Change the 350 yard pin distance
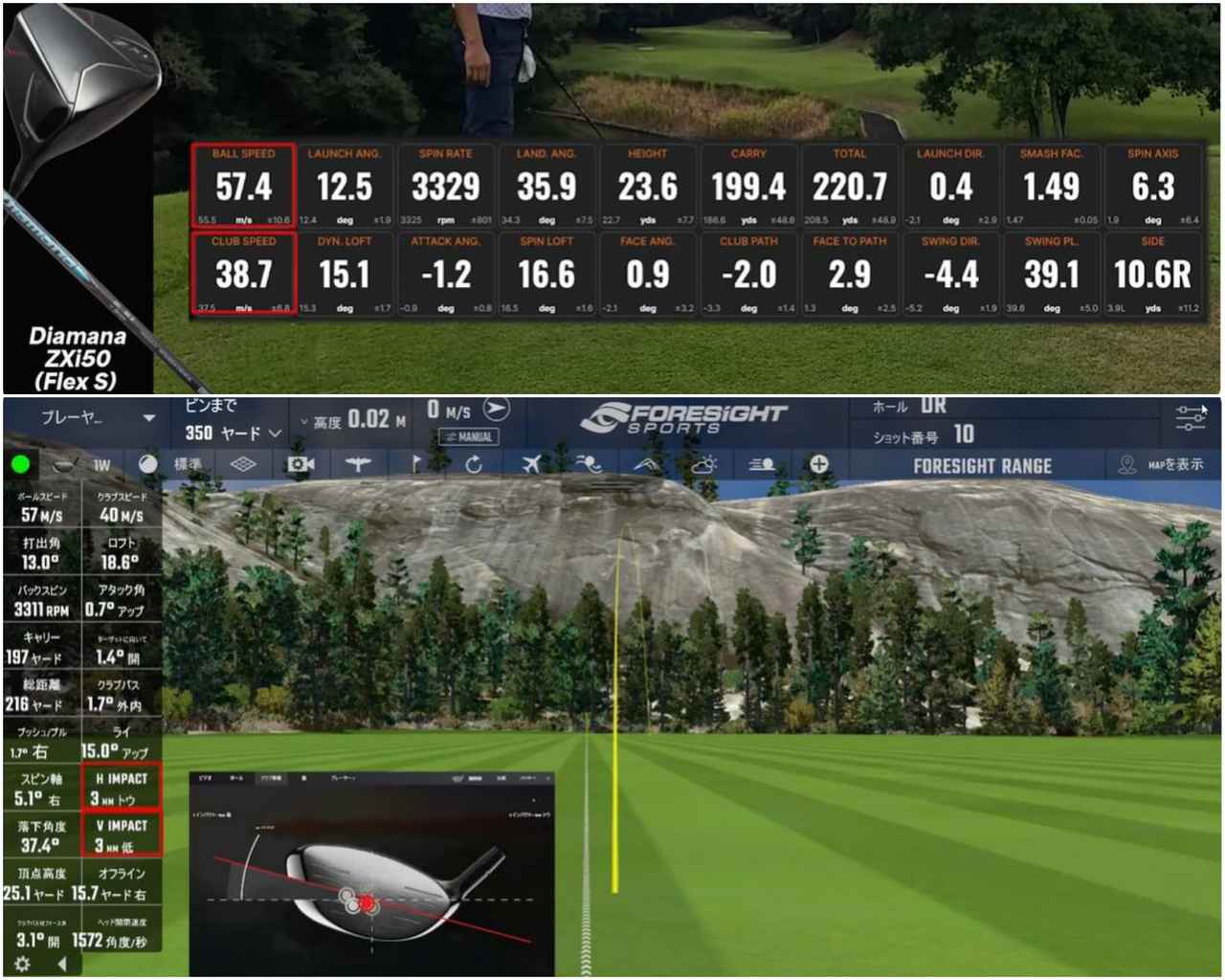This screenshot has height=980, width=1225. (234, 434)
